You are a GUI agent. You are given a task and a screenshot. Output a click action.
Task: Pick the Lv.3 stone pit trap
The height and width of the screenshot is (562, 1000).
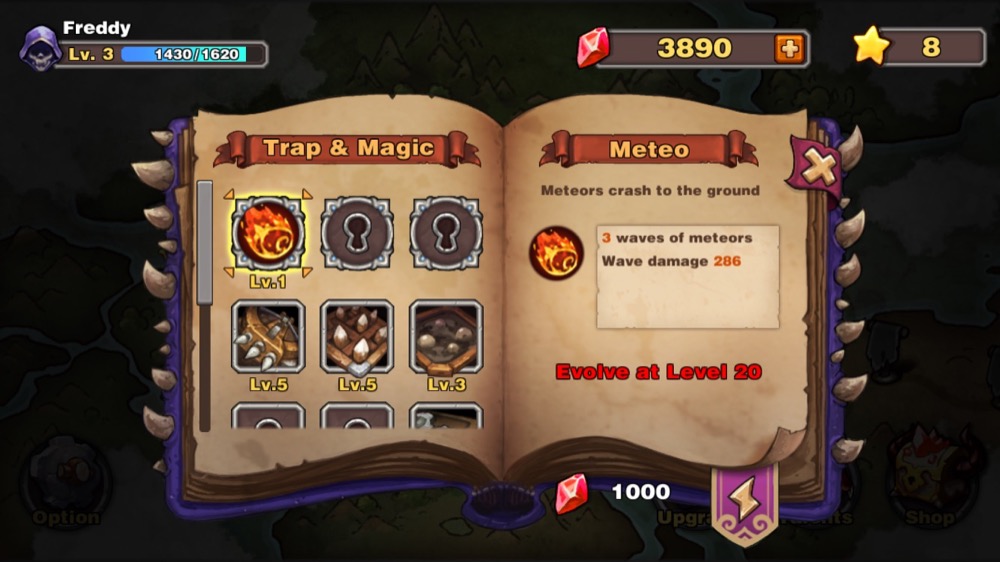point(446,336)
